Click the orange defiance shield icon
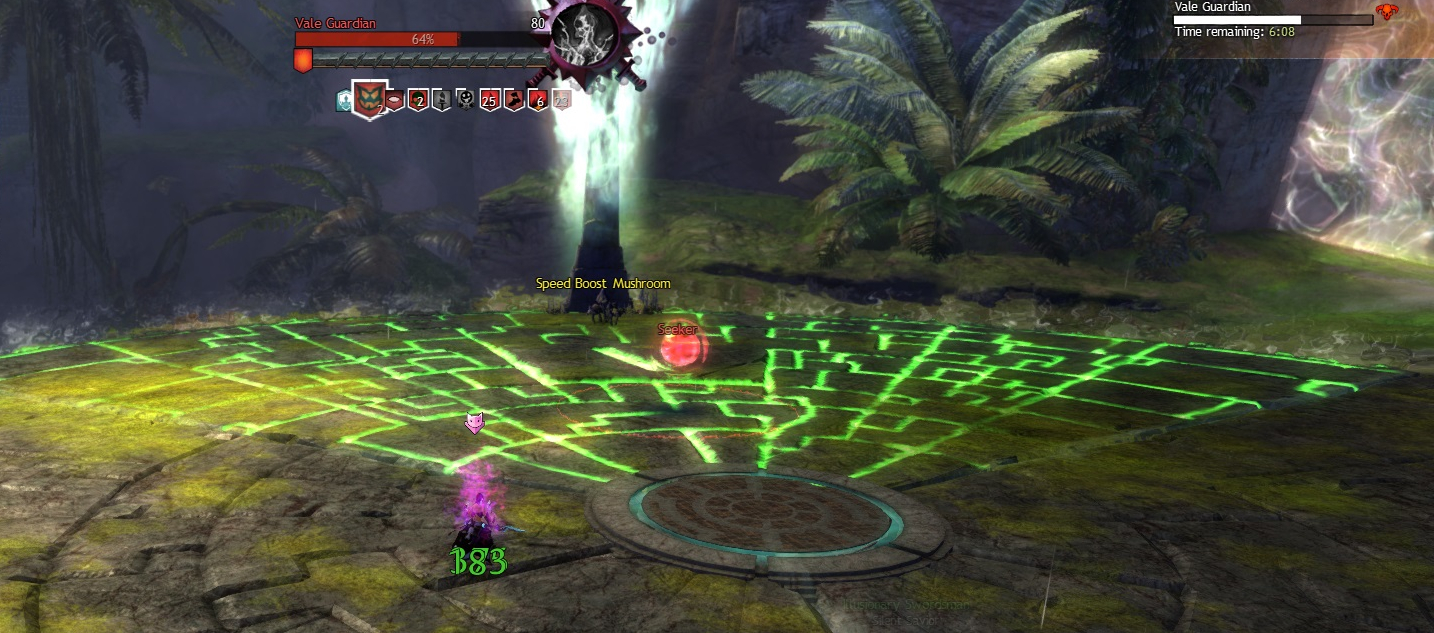This screenshot has height=633, width=1434. (303, 60)
